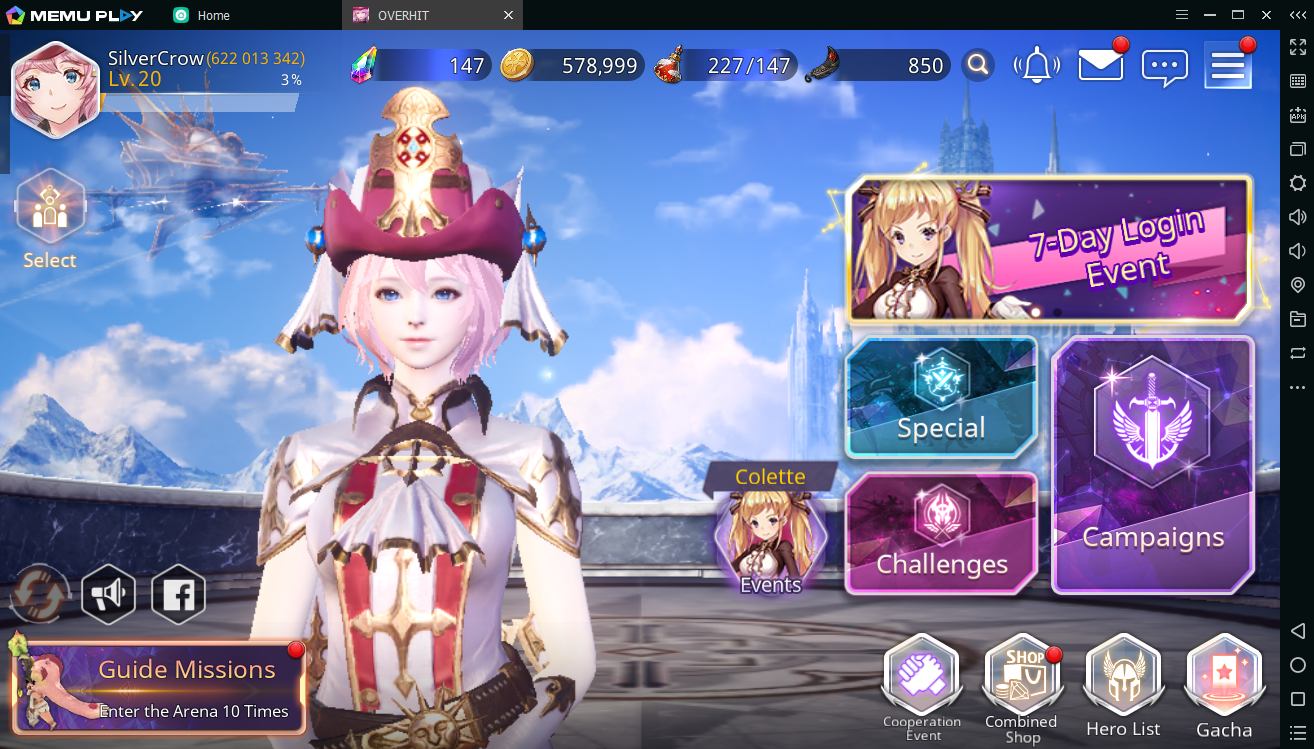Open the Gacha summon screen

point(1224,688)
